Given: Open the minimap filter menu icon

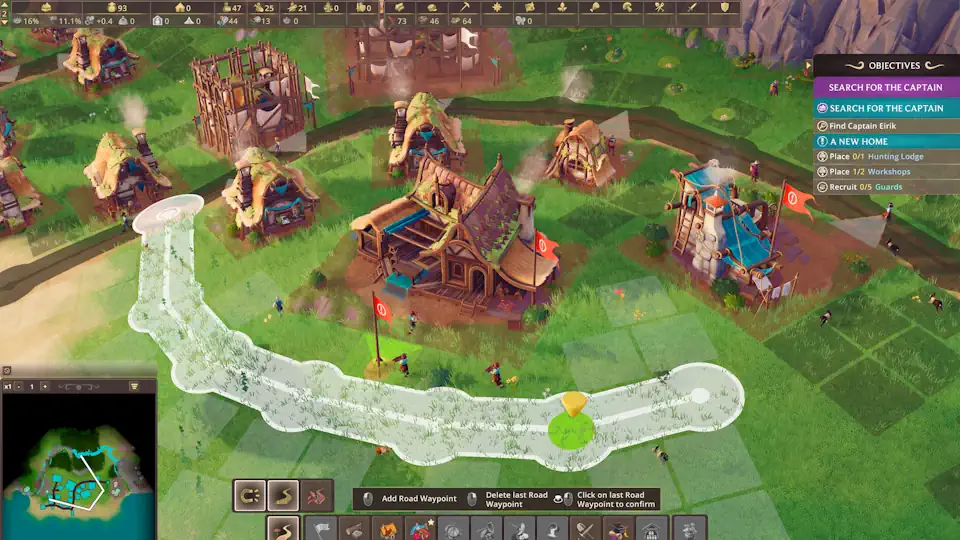Looking at the screenshot, I should pyautogui.click(x=135, y=386).
